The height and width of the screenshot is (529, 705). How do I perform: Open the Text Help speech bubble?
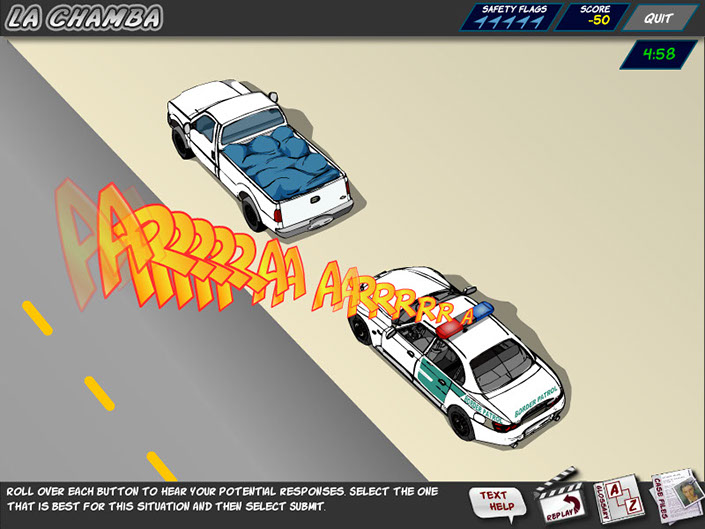[x=495, y=500]
